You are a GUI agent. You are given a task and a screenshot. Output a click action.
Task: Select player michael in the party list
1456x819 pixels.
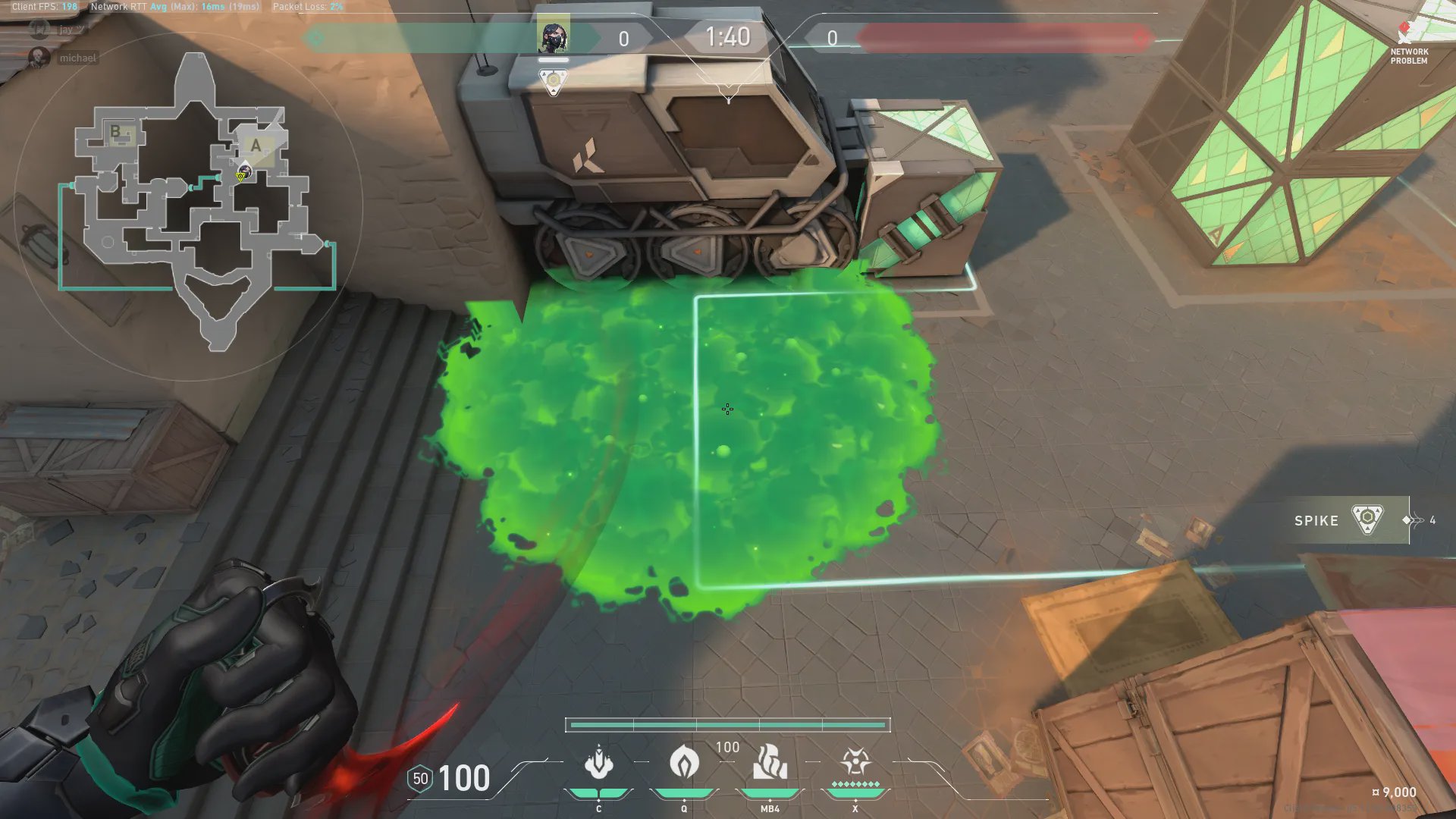[77, 58]
